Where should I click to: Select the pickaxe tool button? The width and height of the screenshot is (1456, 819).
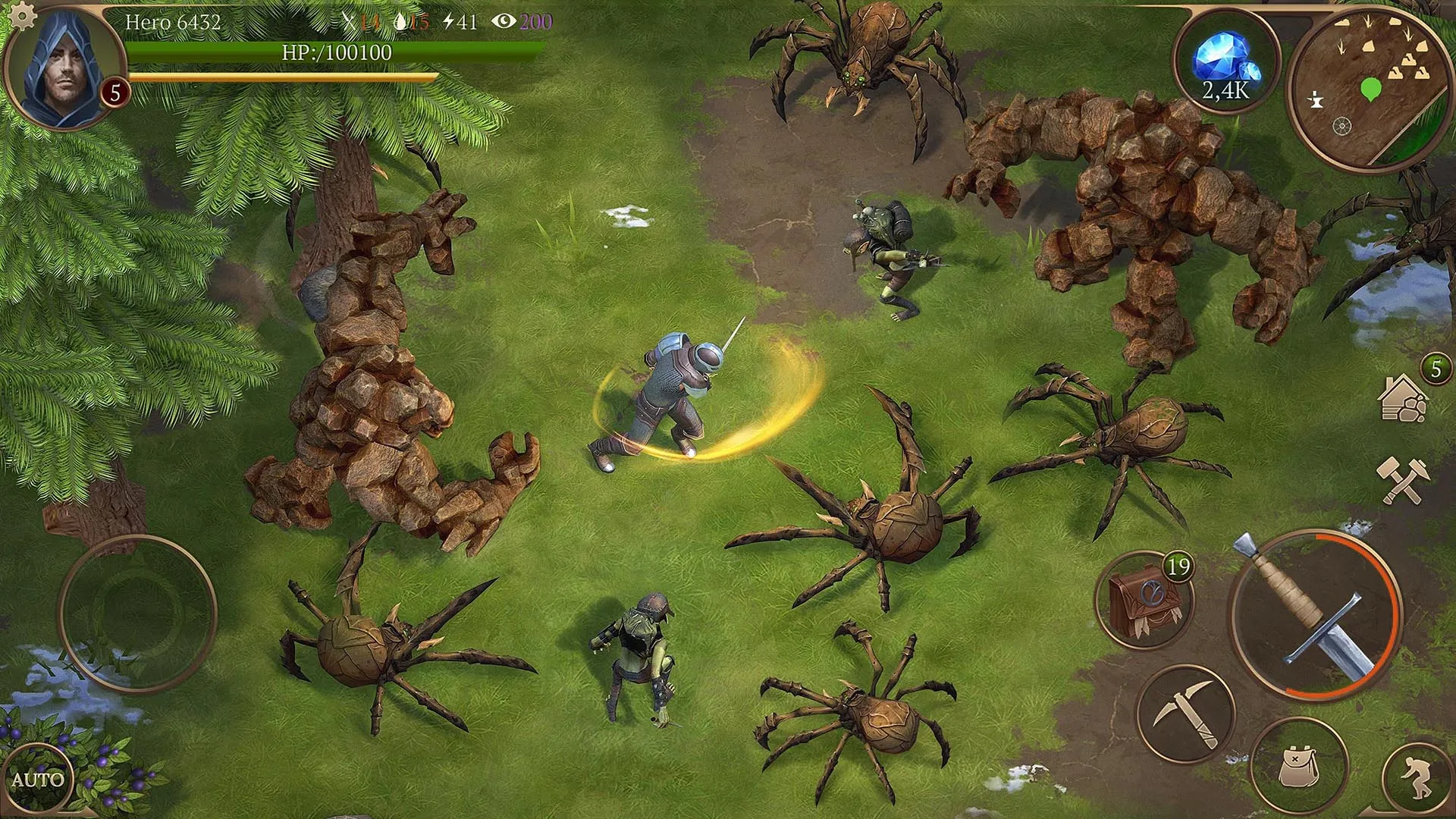pos(1186,714)
